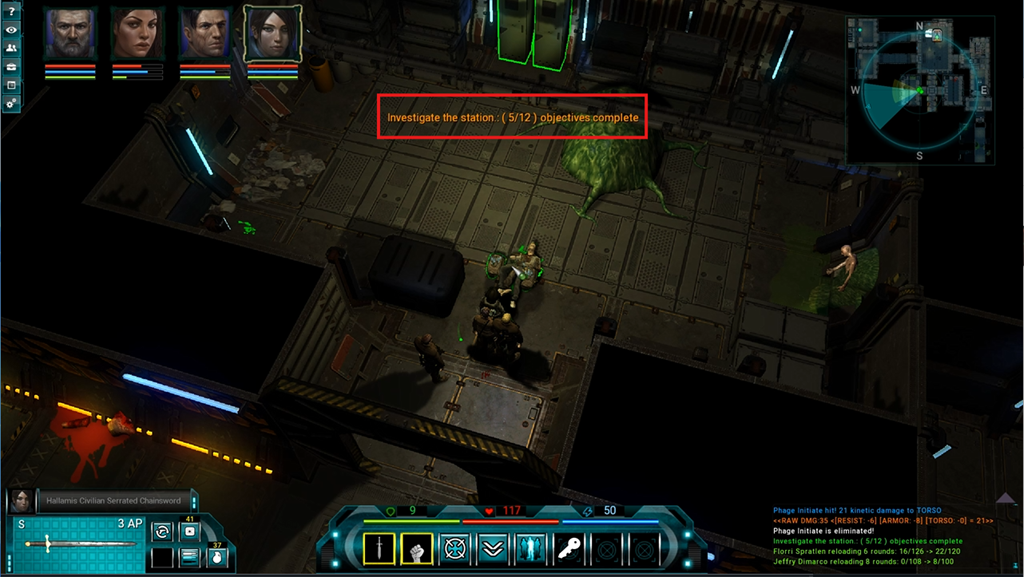Open the briefcase inventory button
The height and width of the screenshot is (577, 1024).
11,66
